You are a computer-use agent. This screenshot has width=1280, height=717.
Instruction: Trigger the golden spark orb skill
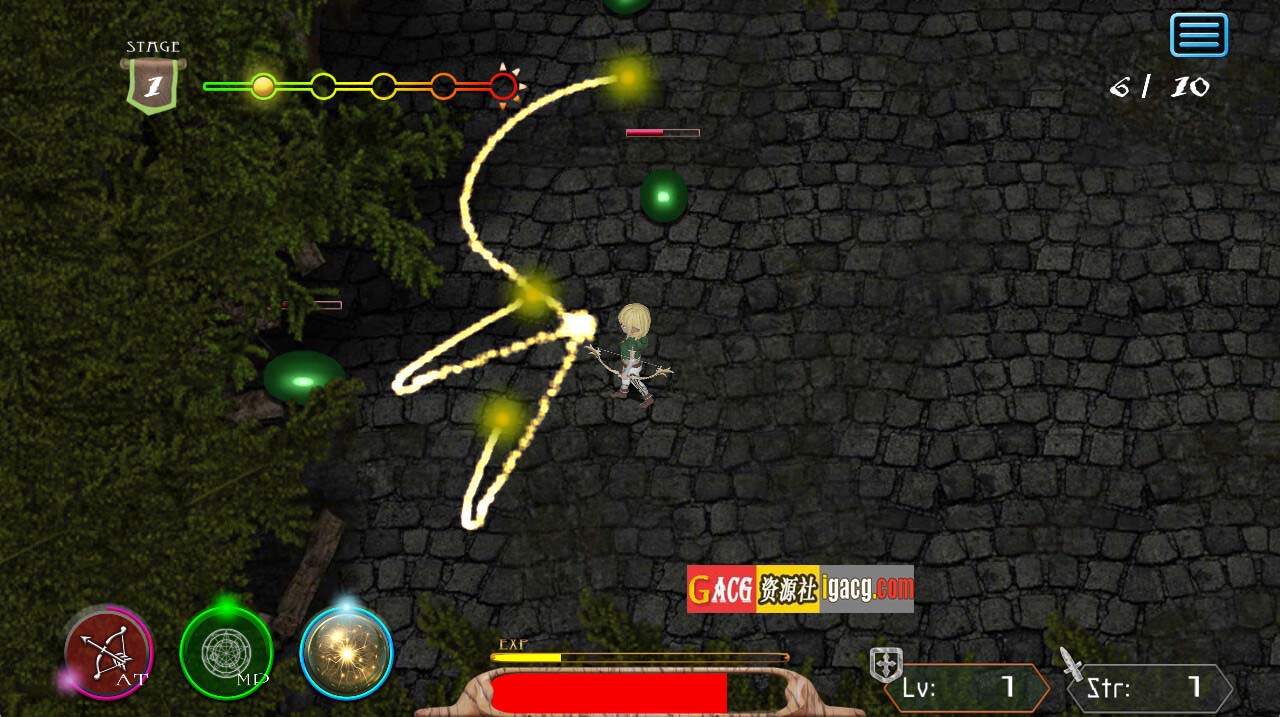346,652
